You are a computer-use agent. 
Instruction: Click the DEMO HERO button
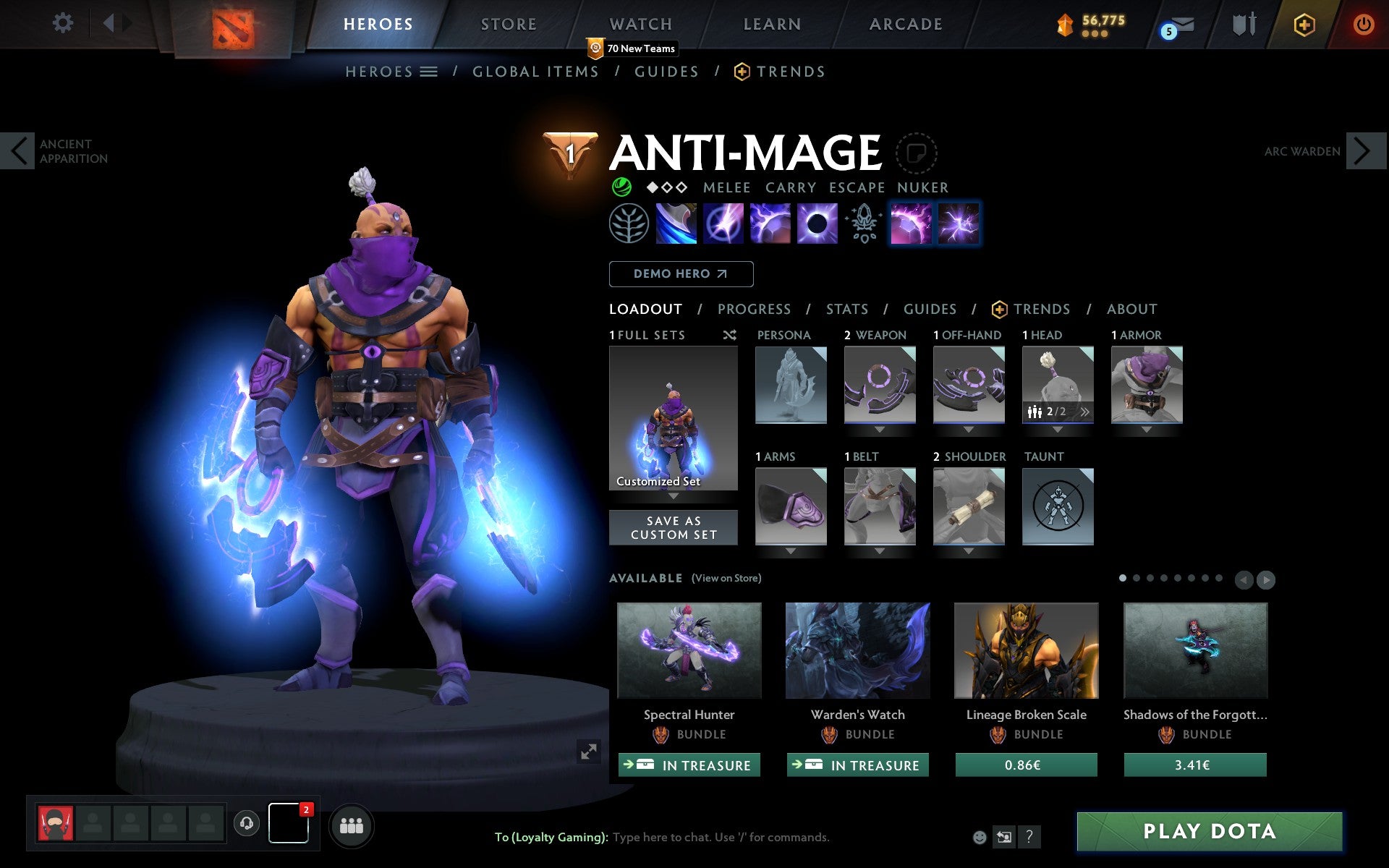click(x=680, y=274)
